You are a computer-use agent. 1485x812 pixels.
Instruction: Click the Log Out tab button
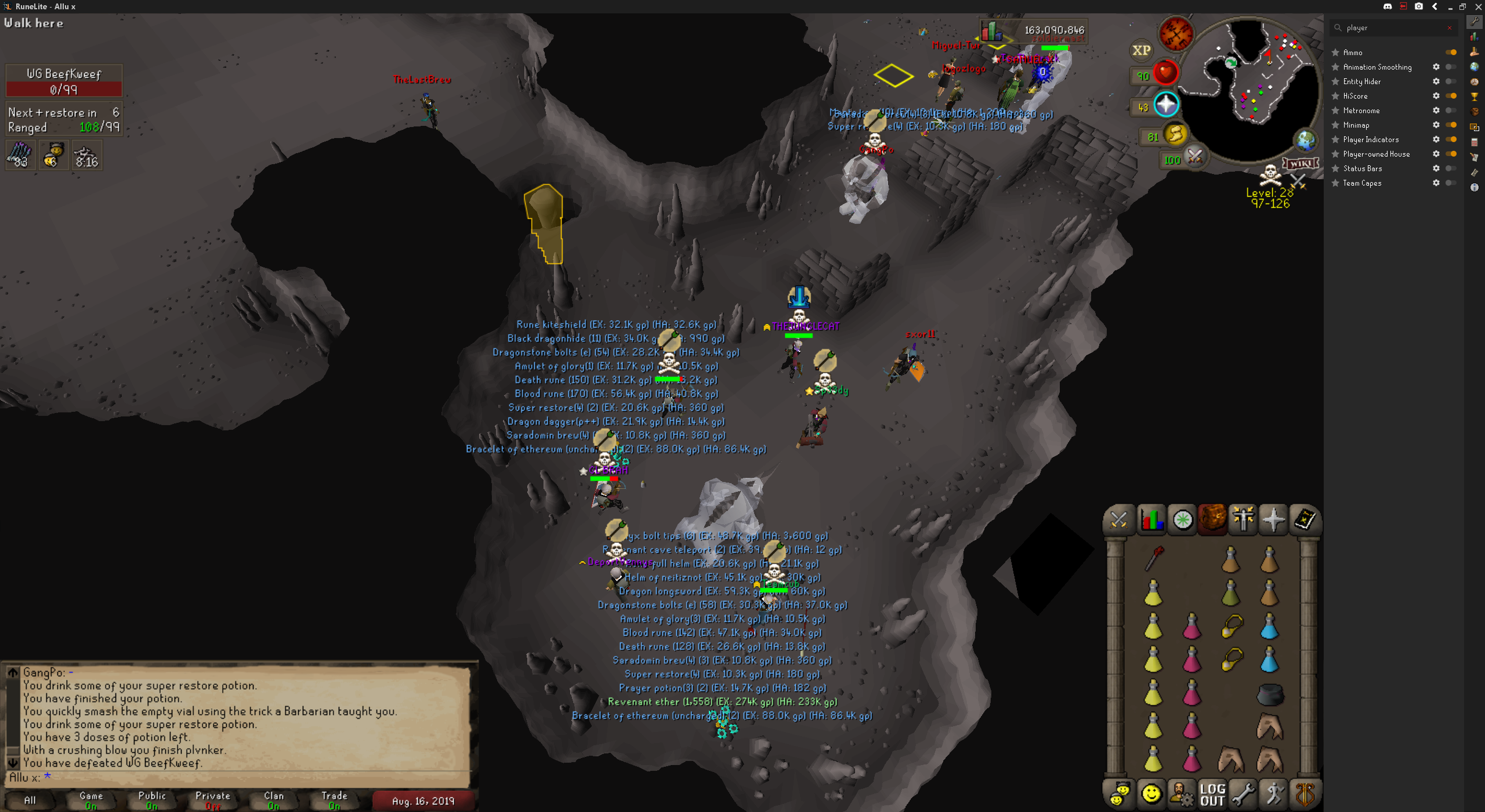tap(1212, 795)
